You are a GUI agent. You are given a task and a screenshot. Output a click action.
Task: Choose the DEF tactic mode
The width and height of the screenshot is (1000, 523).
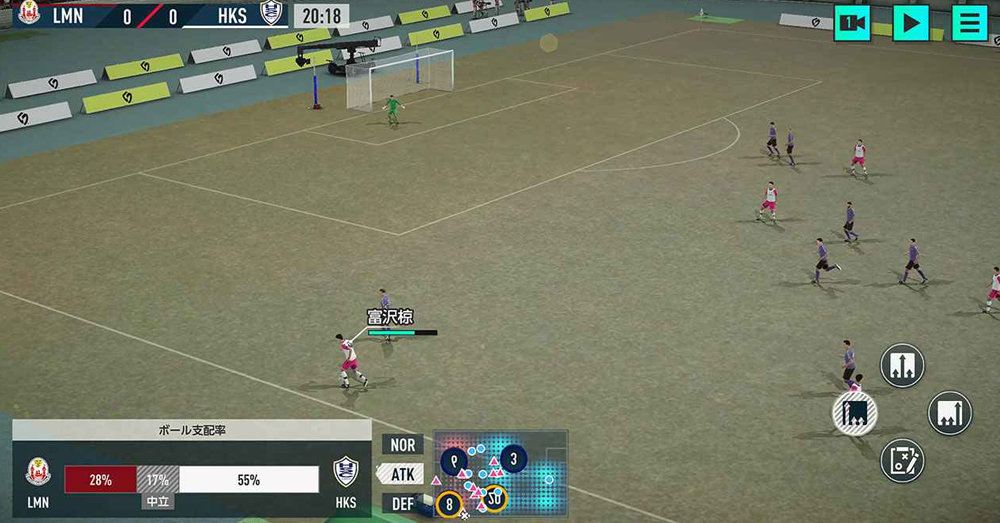point(402,503)
